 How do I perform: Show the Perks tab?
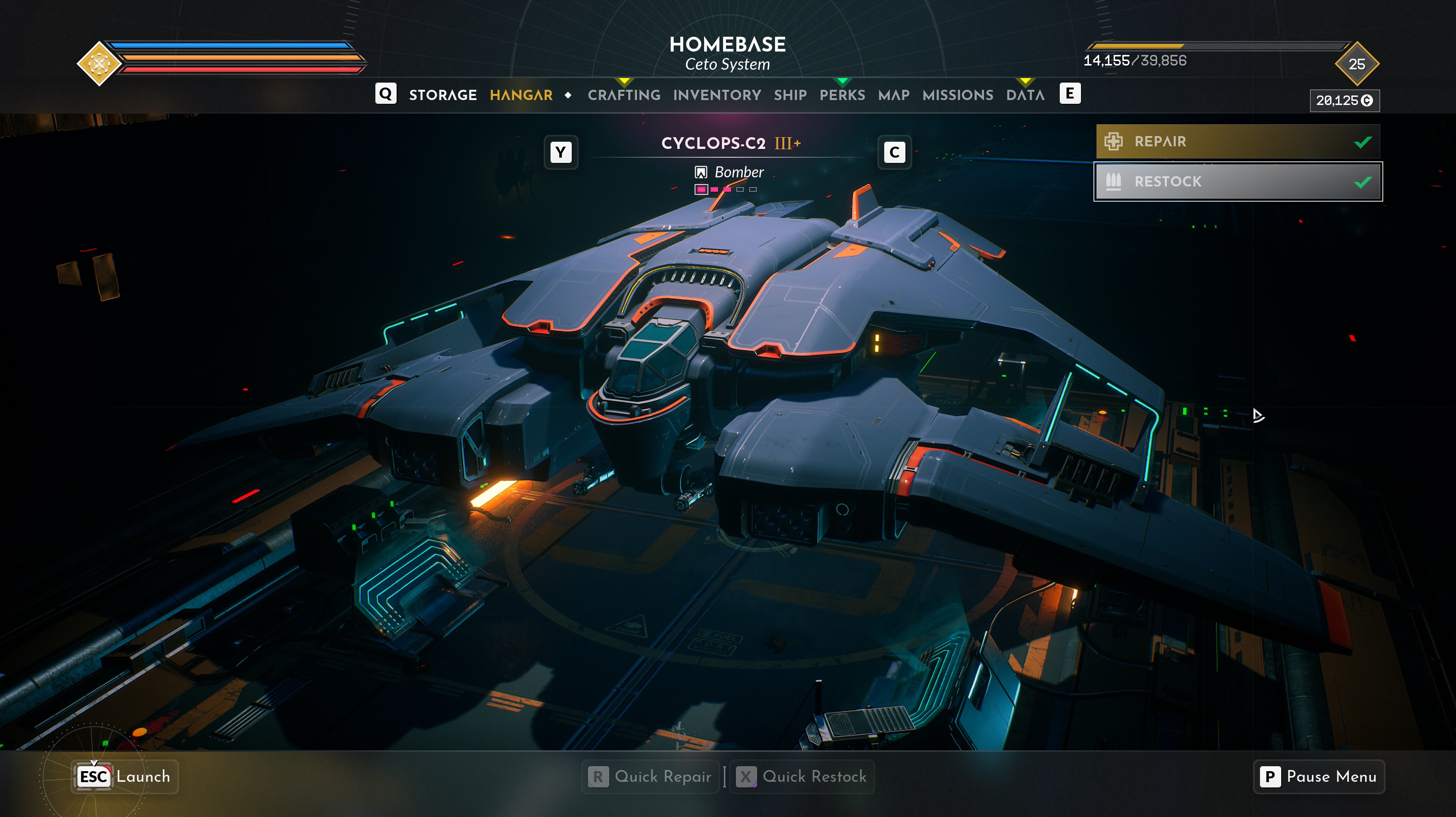point(842,95)
